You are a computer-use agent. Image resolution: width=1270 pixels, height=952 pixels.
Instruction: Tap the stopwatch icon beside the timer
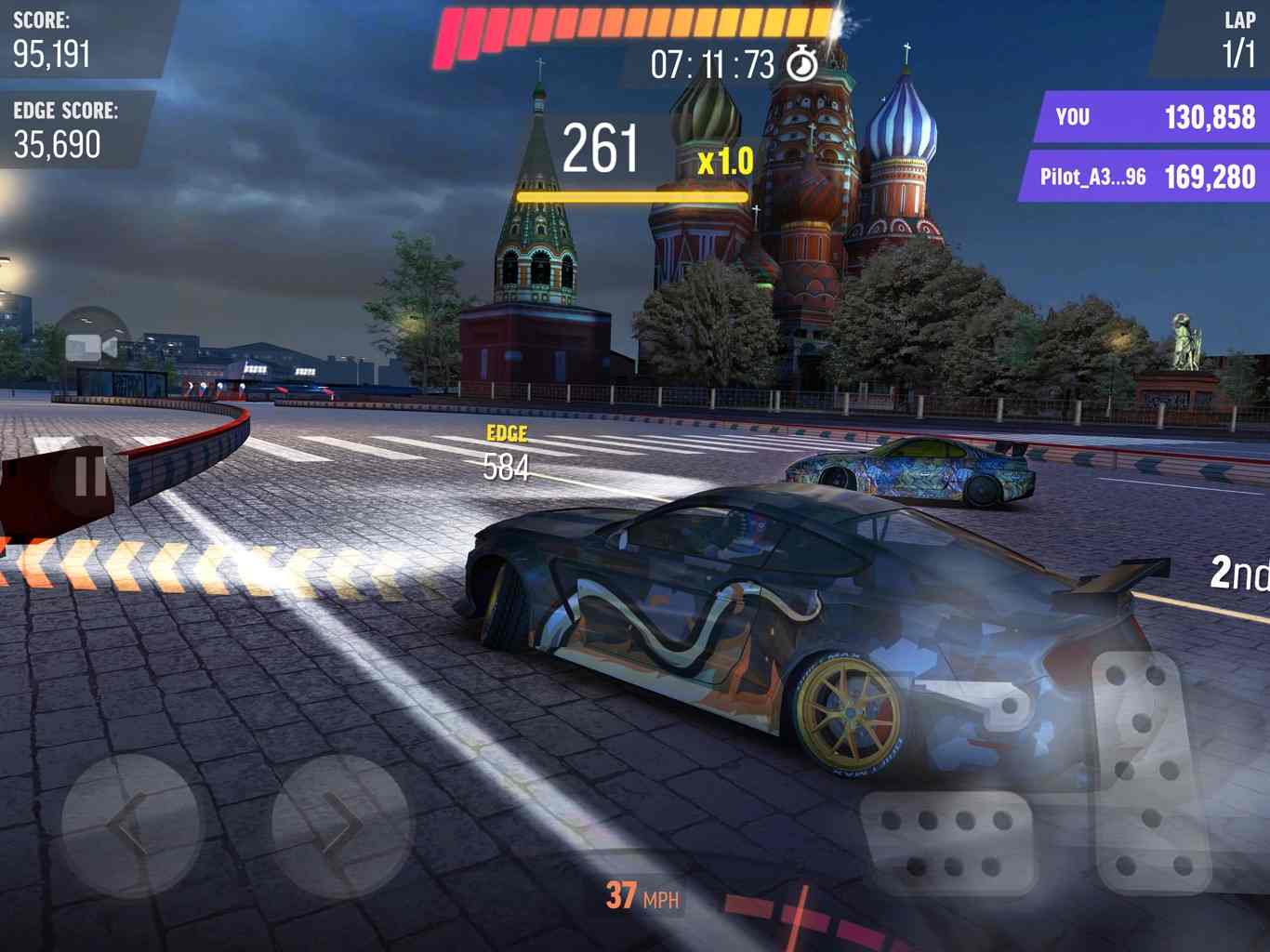click(x=801, y=65)
